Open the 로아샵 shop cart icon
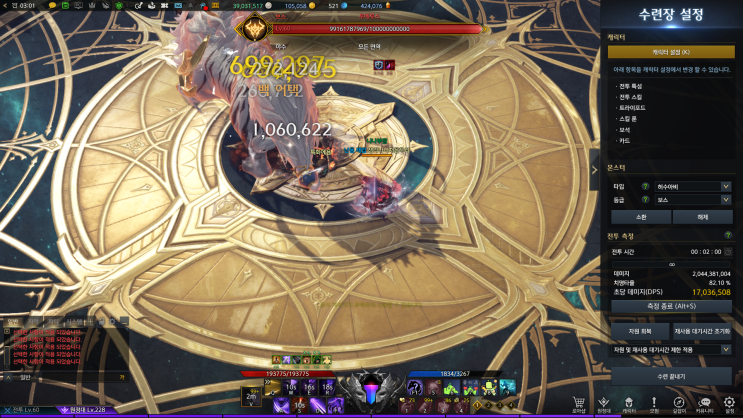This screenshot has height=418, width=743. pos(579,402)
